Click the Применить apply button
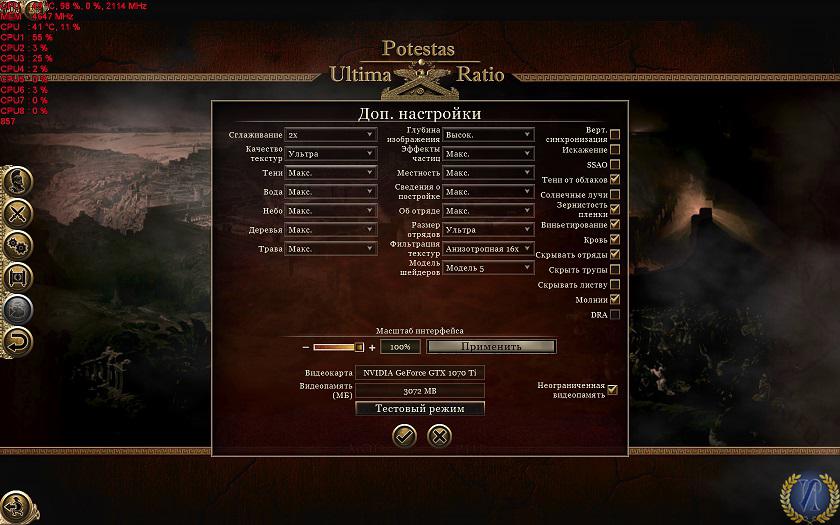This screenshot has height=525, width=840. pyautogui.click(x=491, y=347)
